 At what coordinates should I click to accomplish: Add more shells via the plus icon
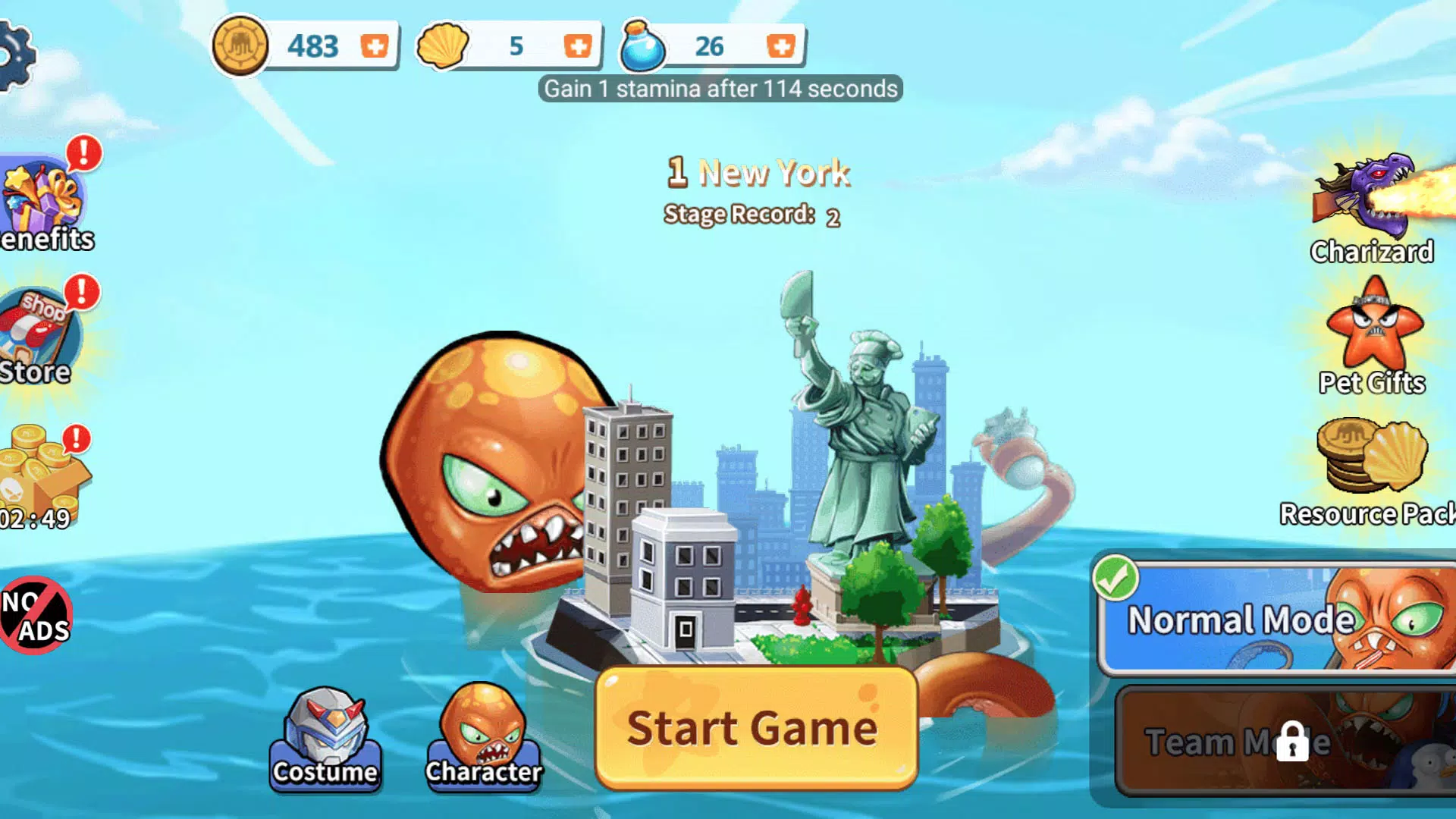click(x=576, y=45)
